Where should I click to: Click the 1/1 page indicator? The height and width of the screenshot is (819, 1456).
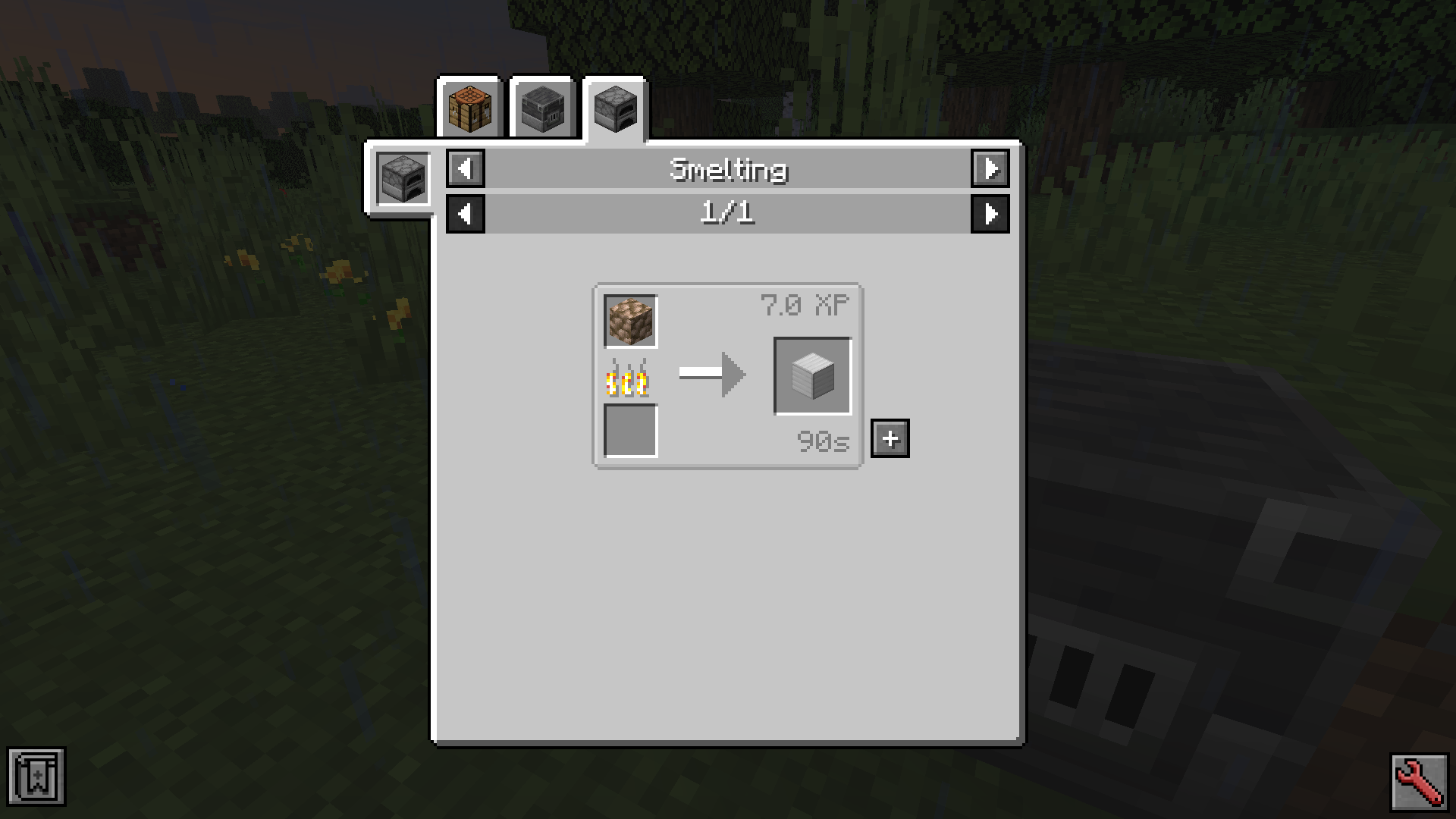click(x=728, y=214)
